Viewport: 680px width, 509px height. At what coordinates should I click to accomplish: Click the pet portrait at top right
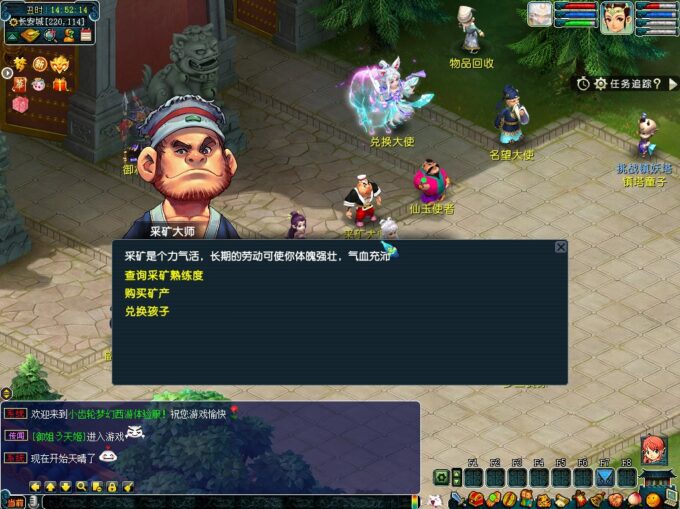point(540,14)
